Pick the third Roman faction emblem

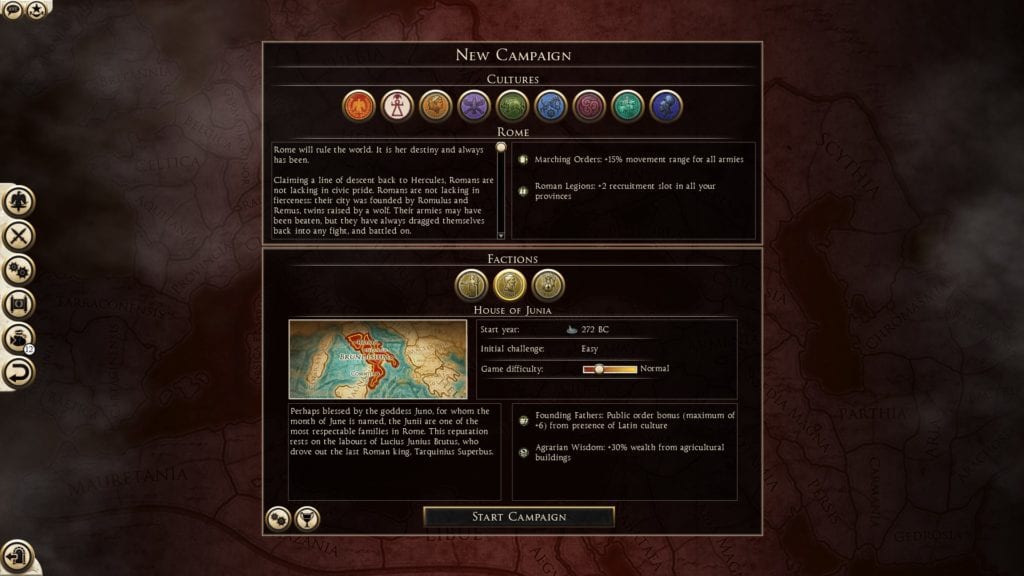tap(548, 285)
